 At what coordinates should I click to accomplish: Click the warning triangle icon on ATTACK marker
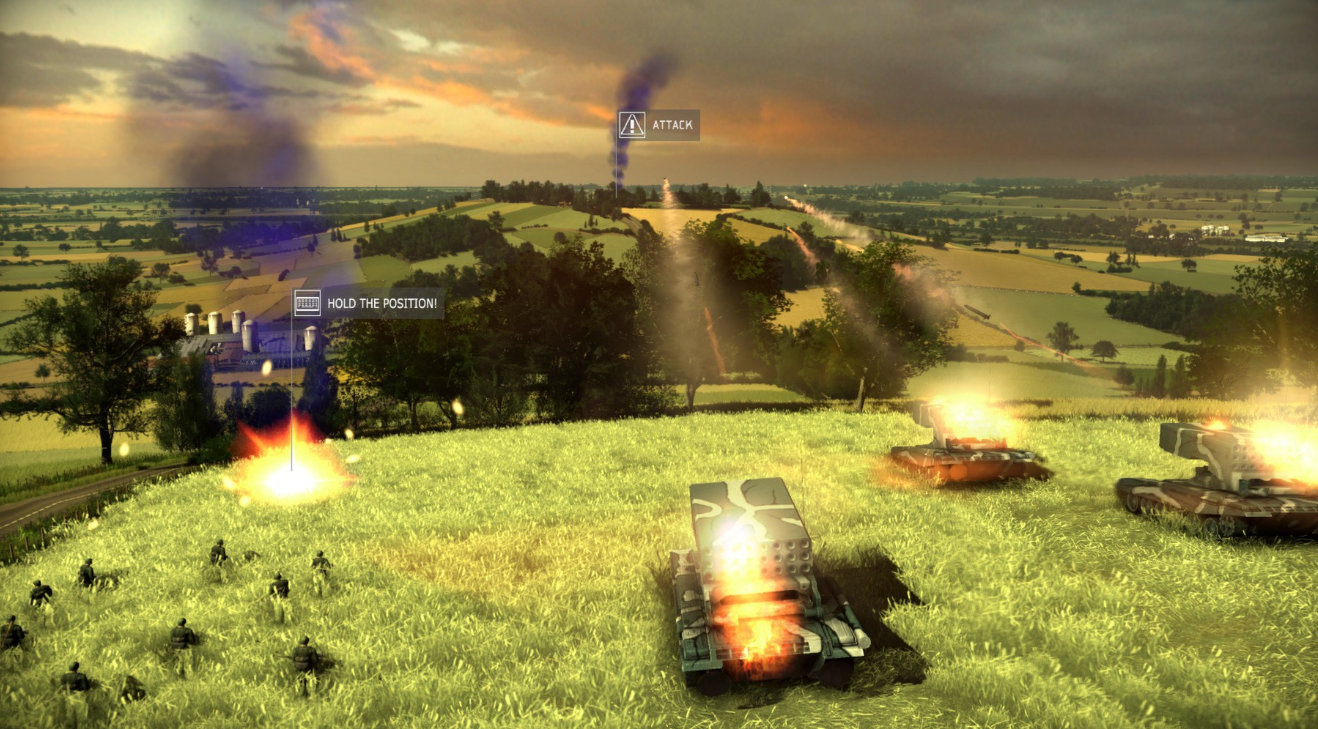click(x=631, y=125)
